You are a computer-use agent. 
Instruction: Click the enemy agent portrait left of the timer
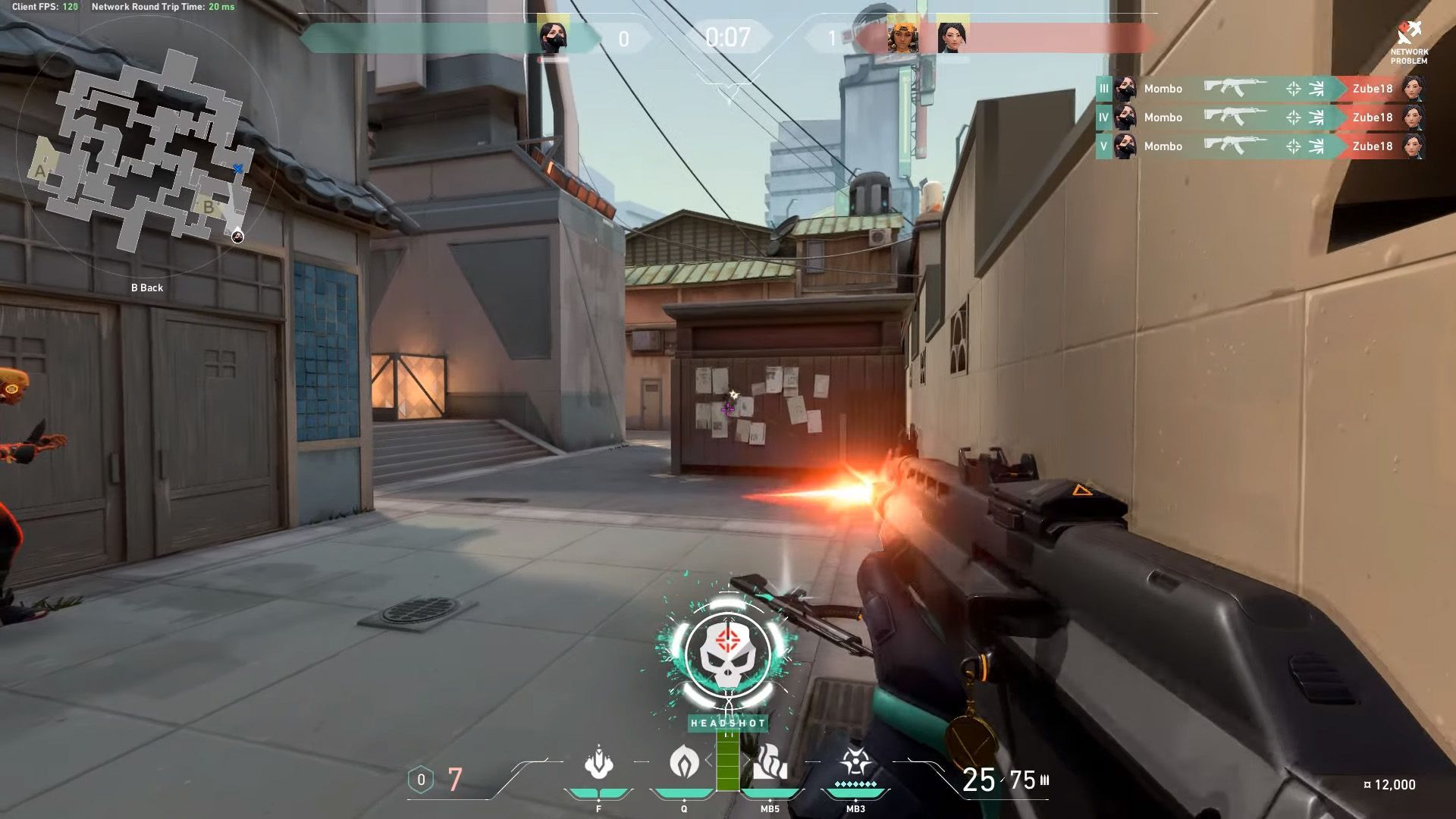click(x=554, y=33)
